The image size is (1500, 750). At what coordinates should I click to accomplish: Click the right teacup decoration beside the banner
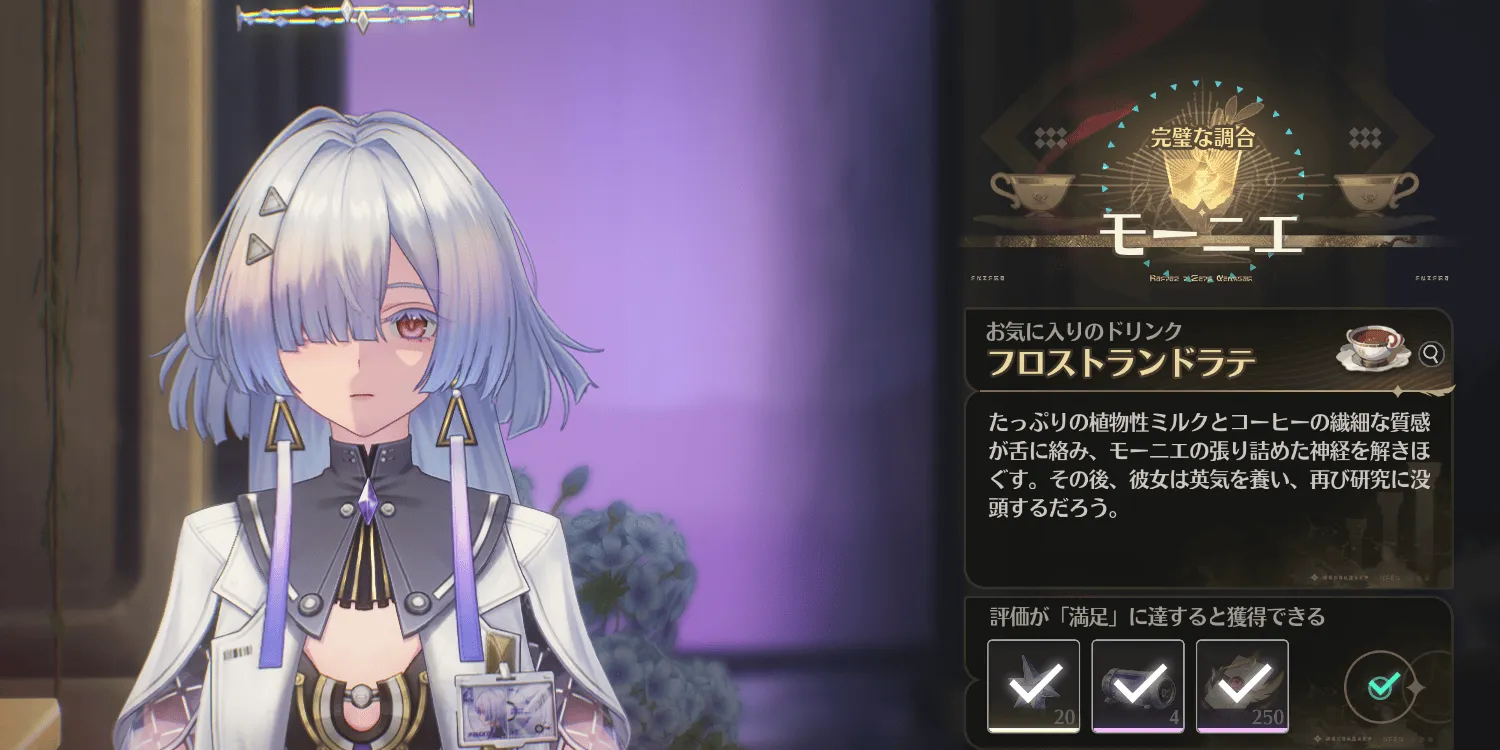[1370, 192]
